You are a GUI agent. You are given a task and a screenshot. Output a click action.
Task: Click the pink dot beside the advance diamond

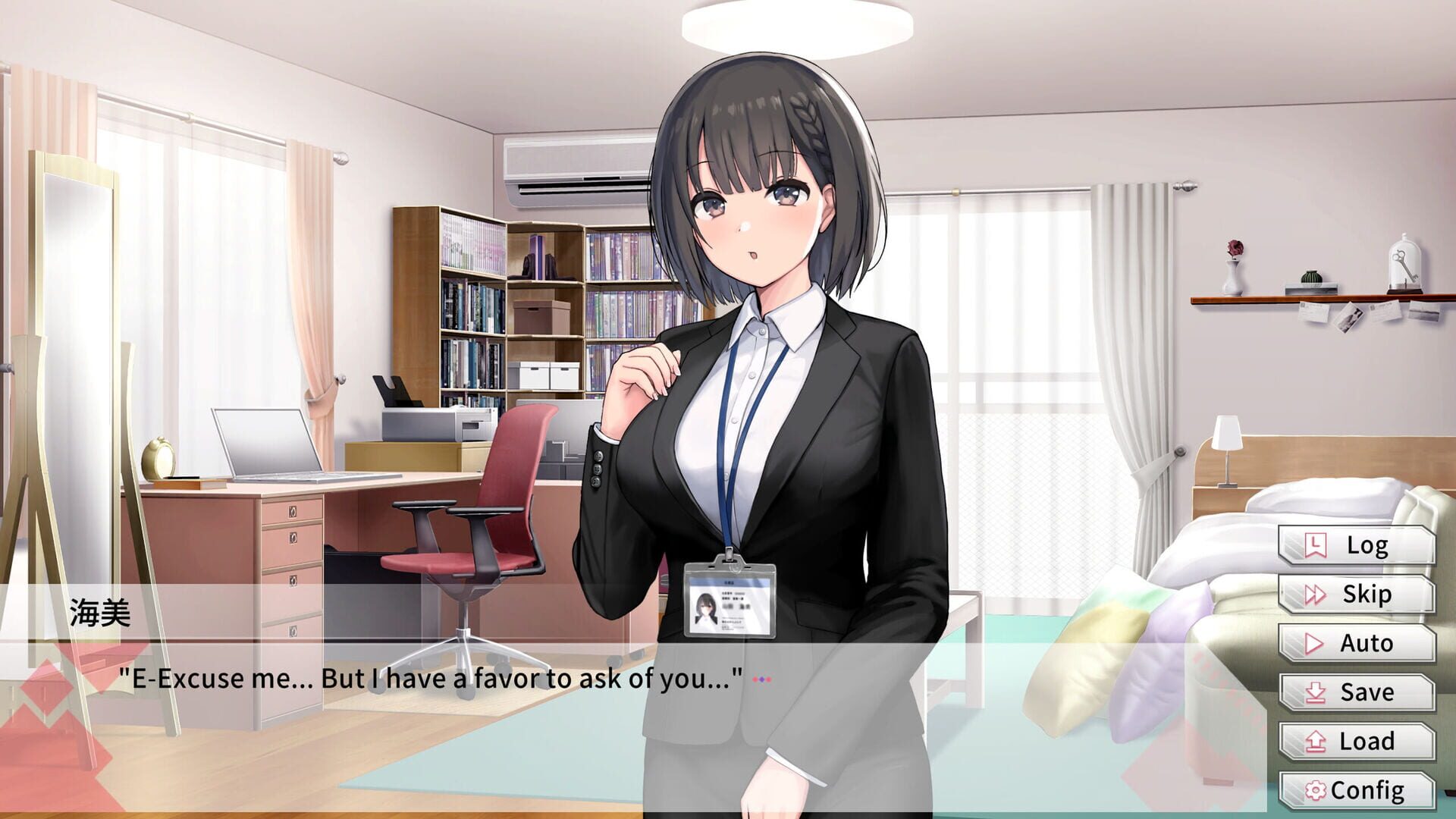coord(768,679)
